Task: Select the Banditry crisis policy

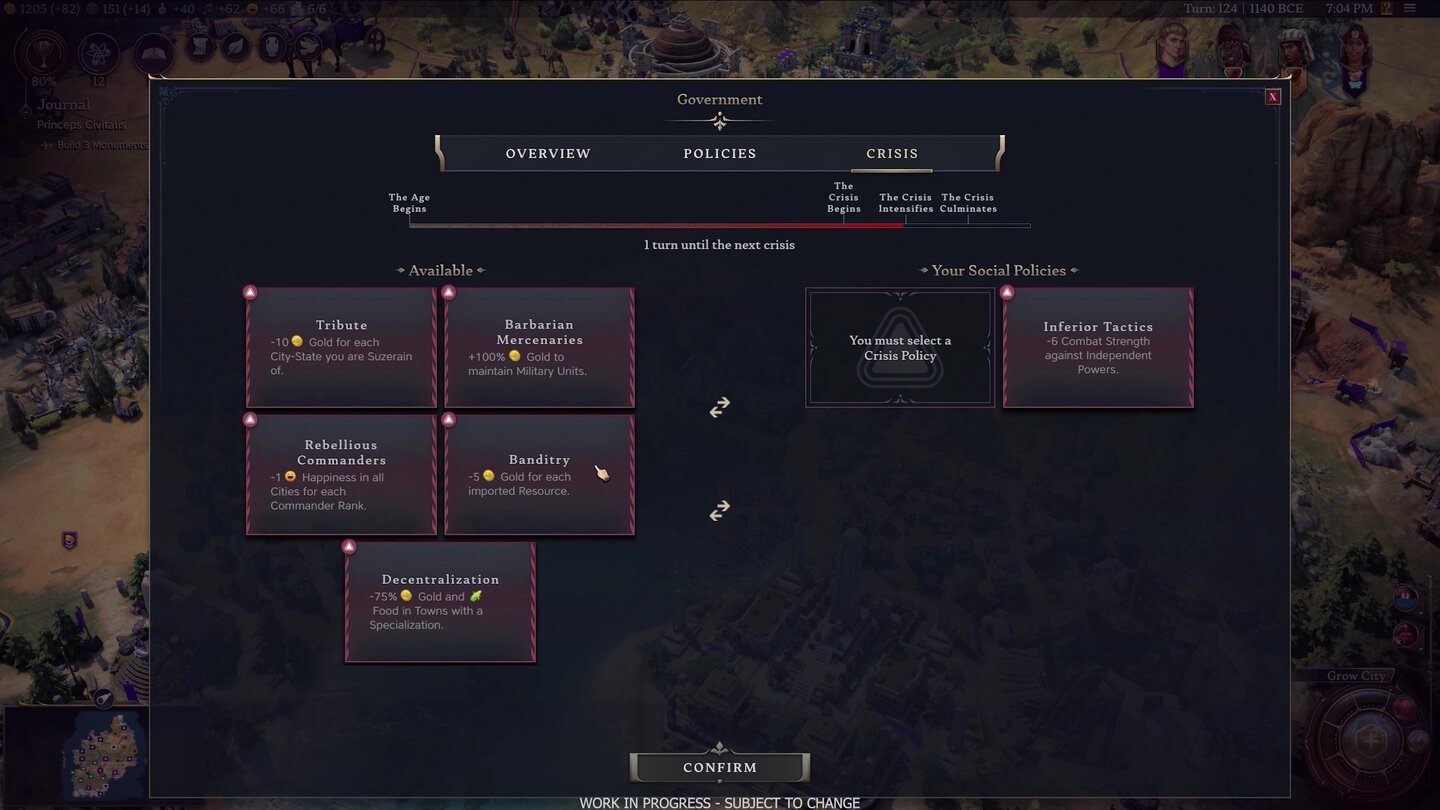Action: 539,474
